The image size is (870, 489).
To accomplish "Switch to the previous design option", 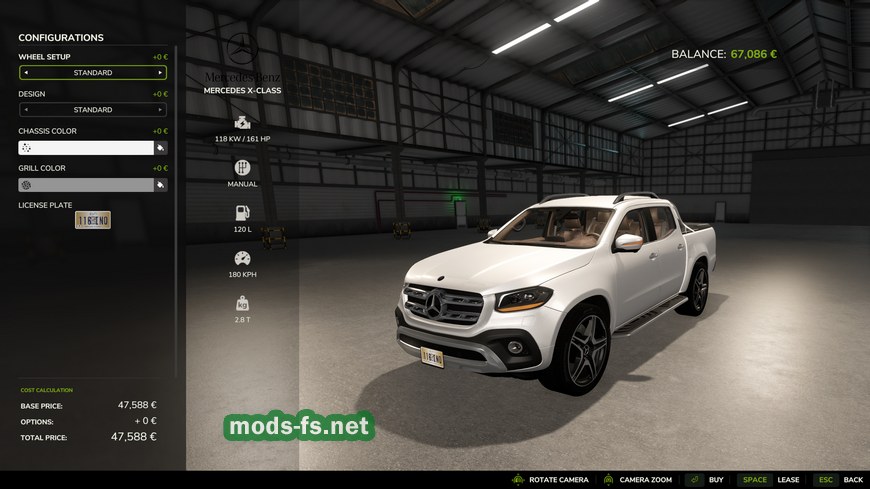I will click(x=26, y=110).
